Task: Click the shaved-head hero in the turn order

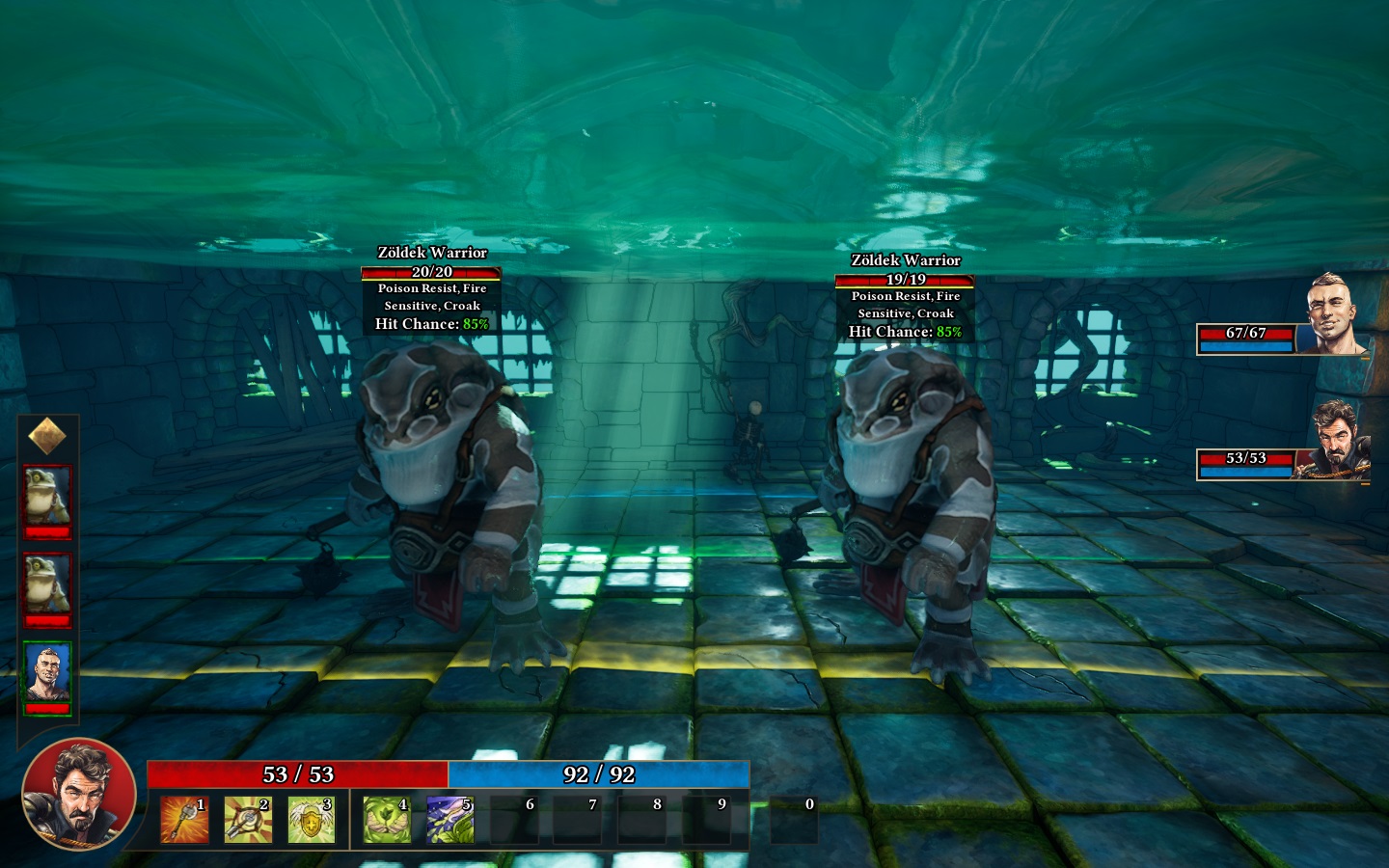Action: tap(47, 673)
